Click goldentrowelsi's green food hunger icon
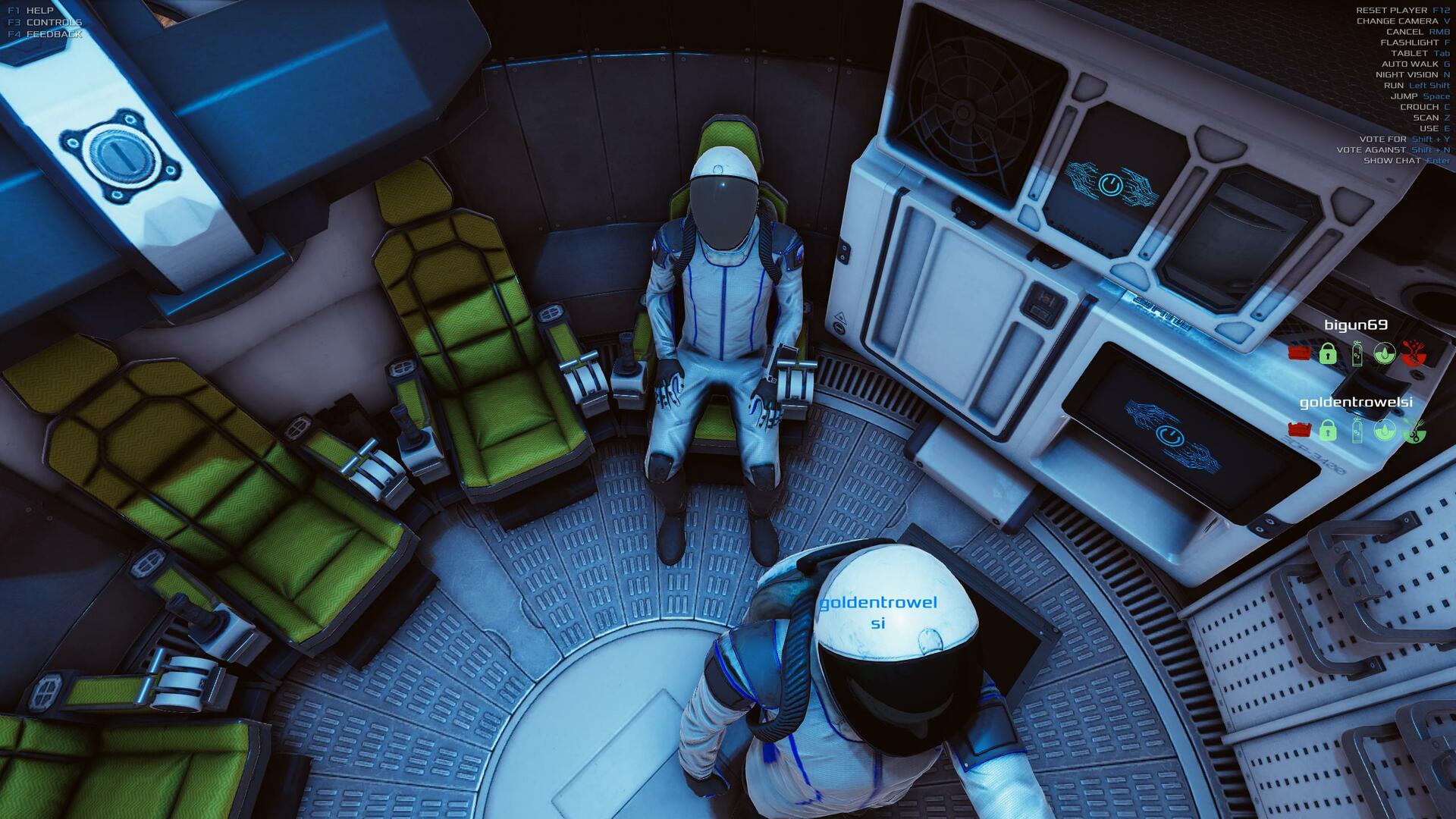The image size is (1456, 819). [1413, 431]
